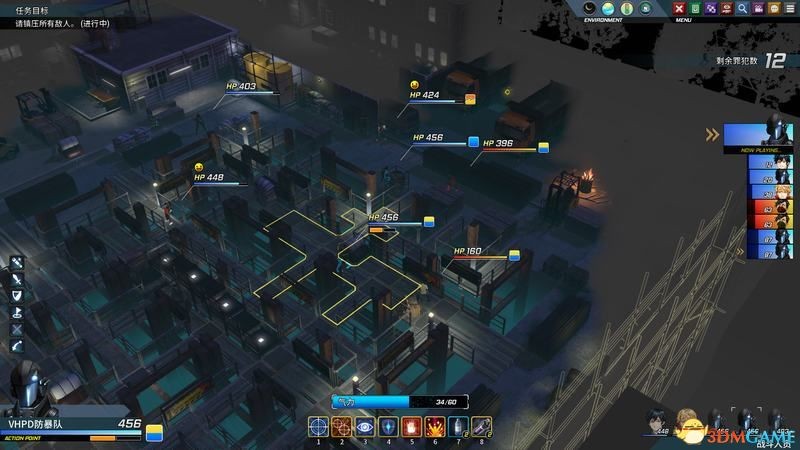Select the crescent moon environment icon

point(590,9)
